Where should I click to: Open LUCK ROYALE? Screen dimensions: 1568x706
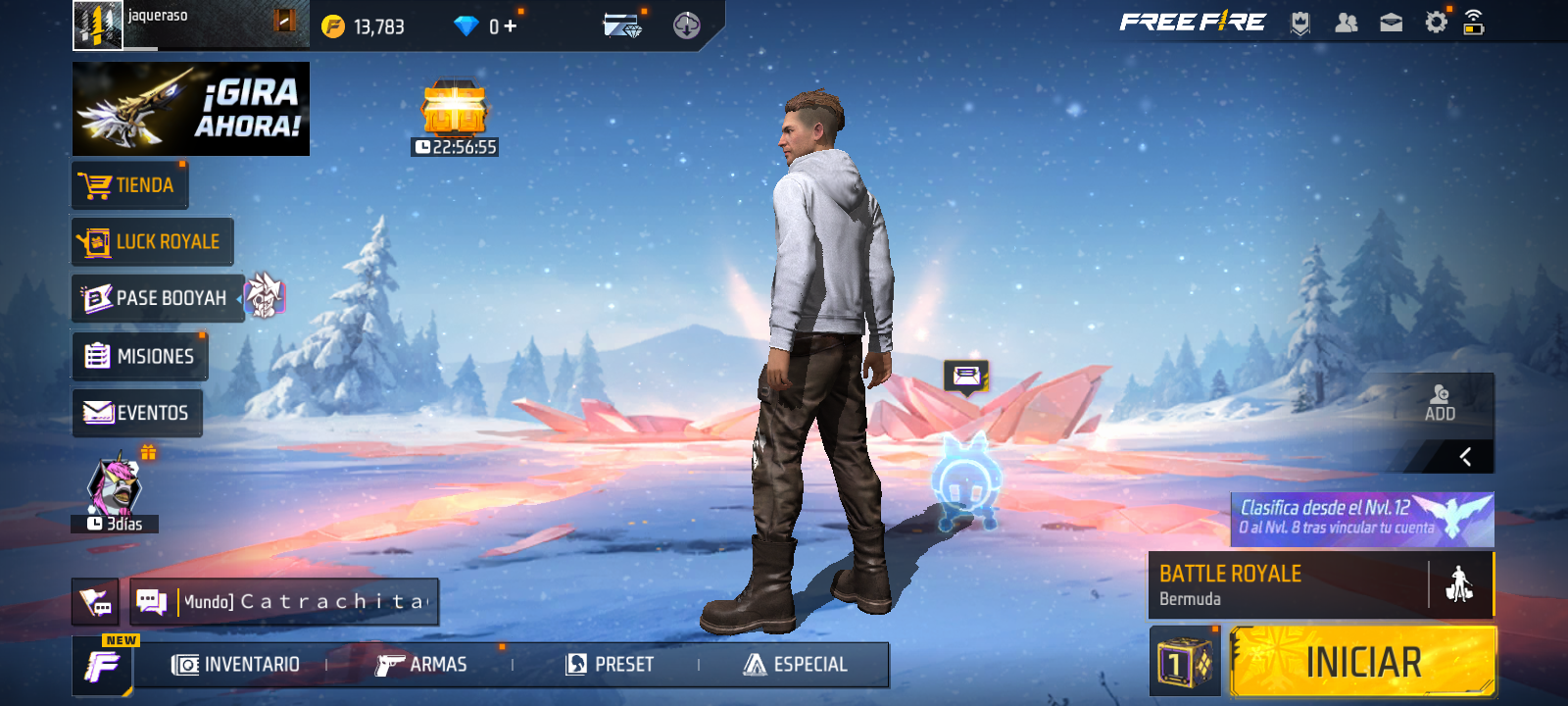click(x=152, y=242)
